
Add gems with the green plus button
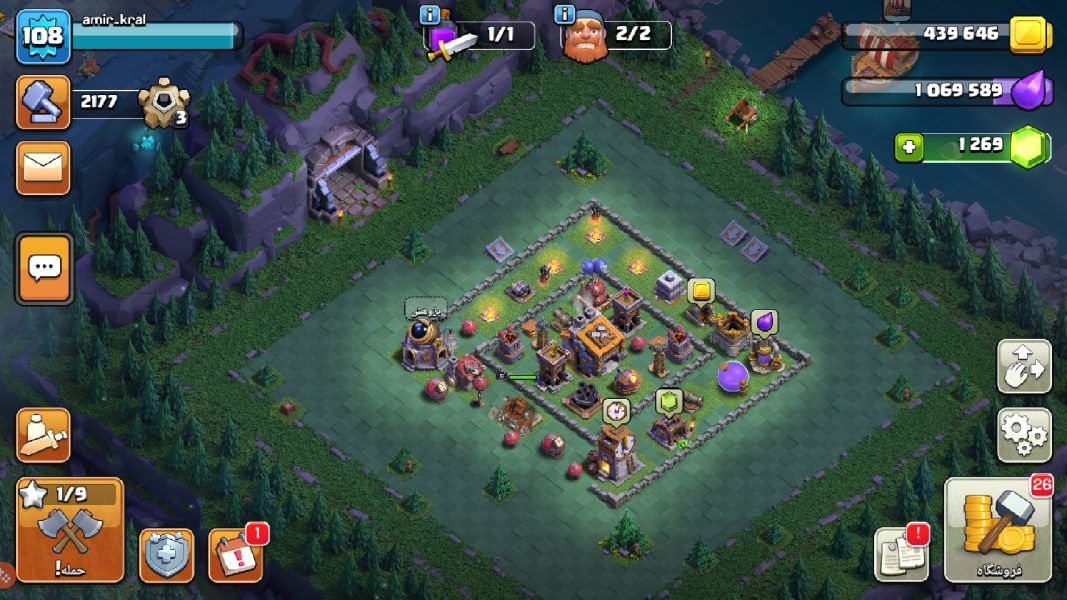(909, 147)
